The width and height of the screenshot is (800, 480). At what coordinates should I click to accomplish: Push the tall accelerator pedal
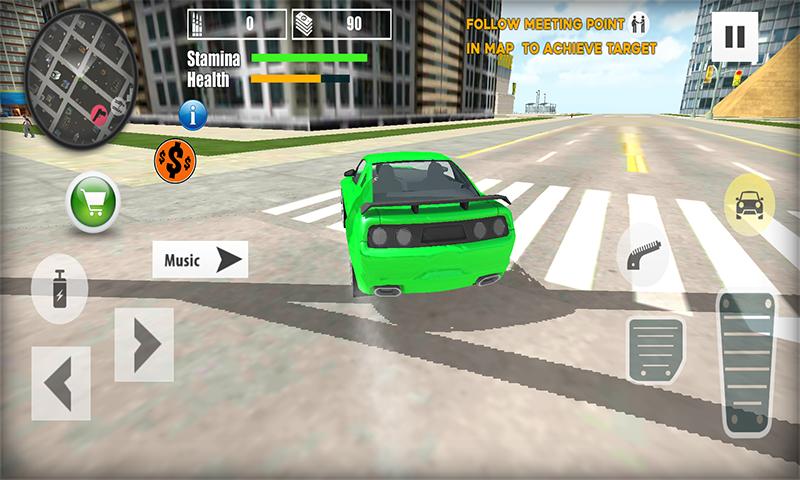(x=747, y=364)
